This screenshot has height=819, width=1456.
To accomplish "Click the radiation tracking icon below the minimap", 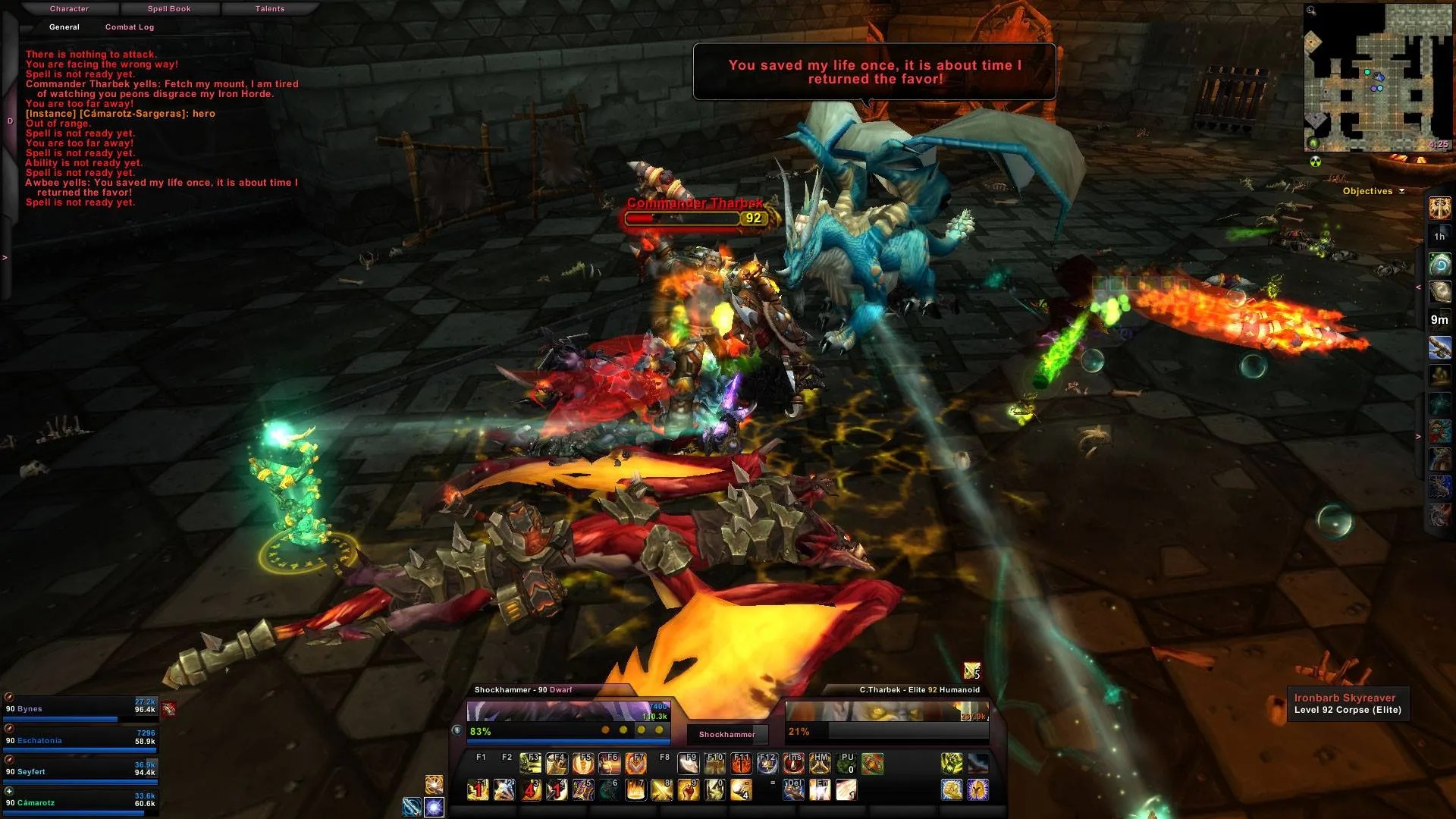I will [x=1314, y=162].
